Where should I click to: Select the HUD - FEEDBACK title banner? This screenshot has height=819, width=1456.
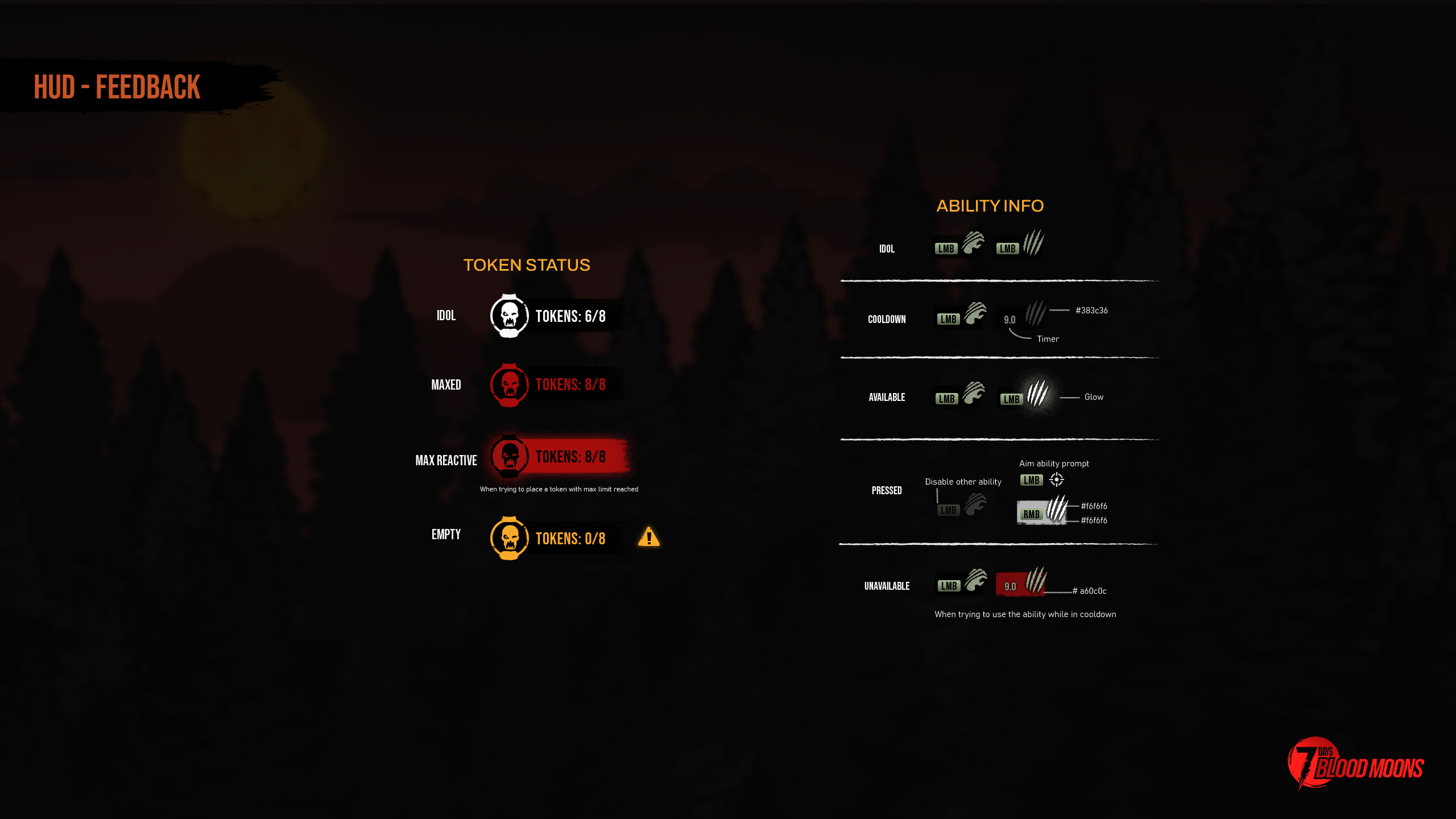coord(116,87)
